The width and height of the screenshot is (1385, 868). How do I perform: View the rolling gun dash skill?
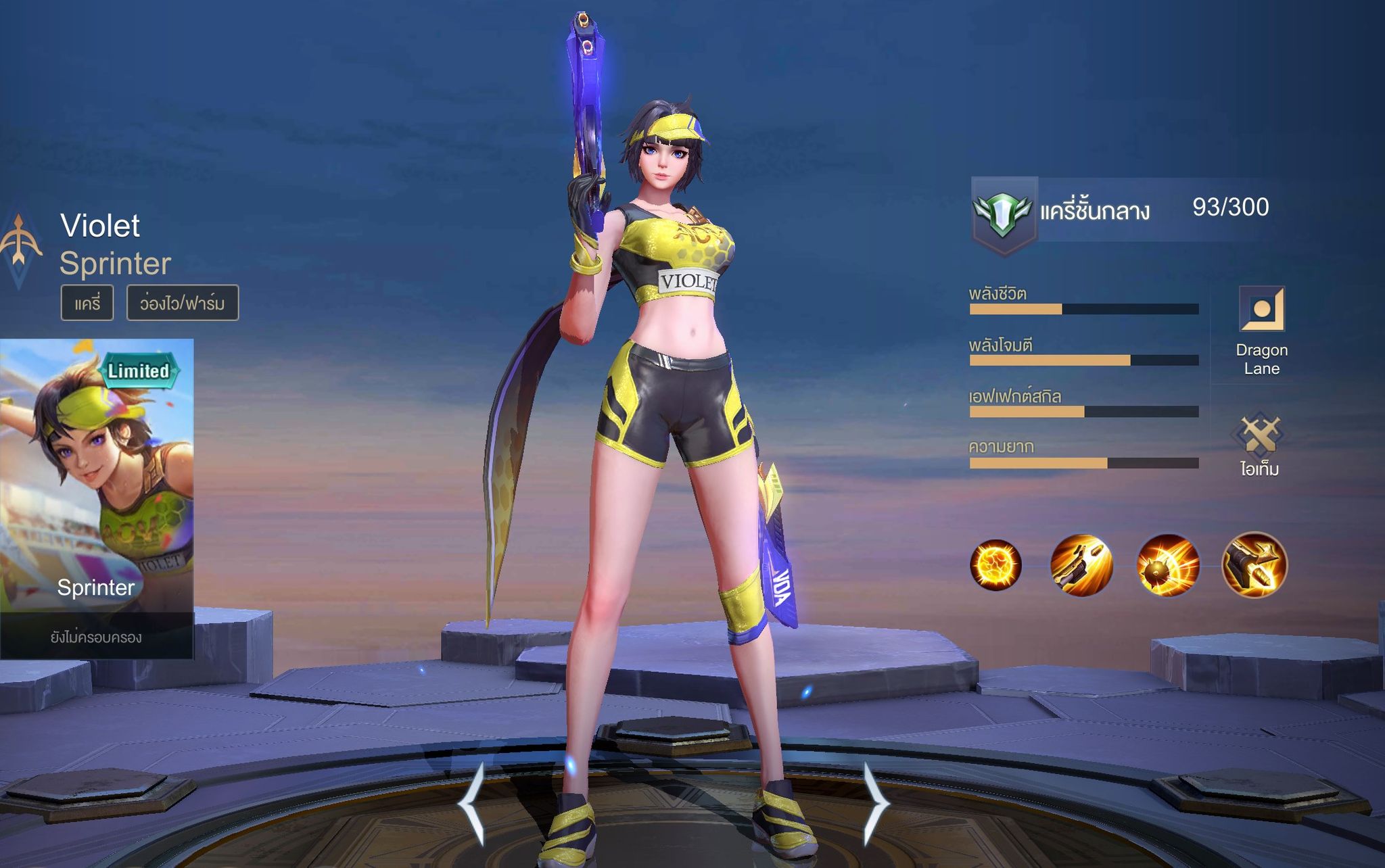pyautogui.click(x=1081, y=564)
